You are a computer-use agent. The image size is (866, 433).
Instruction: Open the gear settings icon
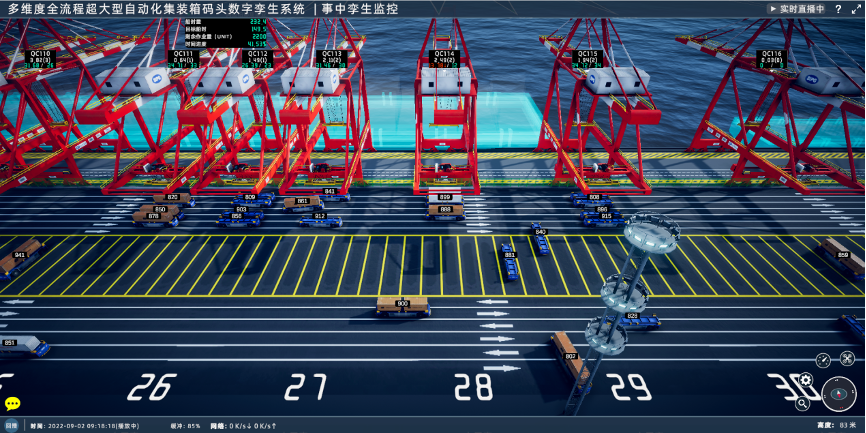(x=808, y=379)
